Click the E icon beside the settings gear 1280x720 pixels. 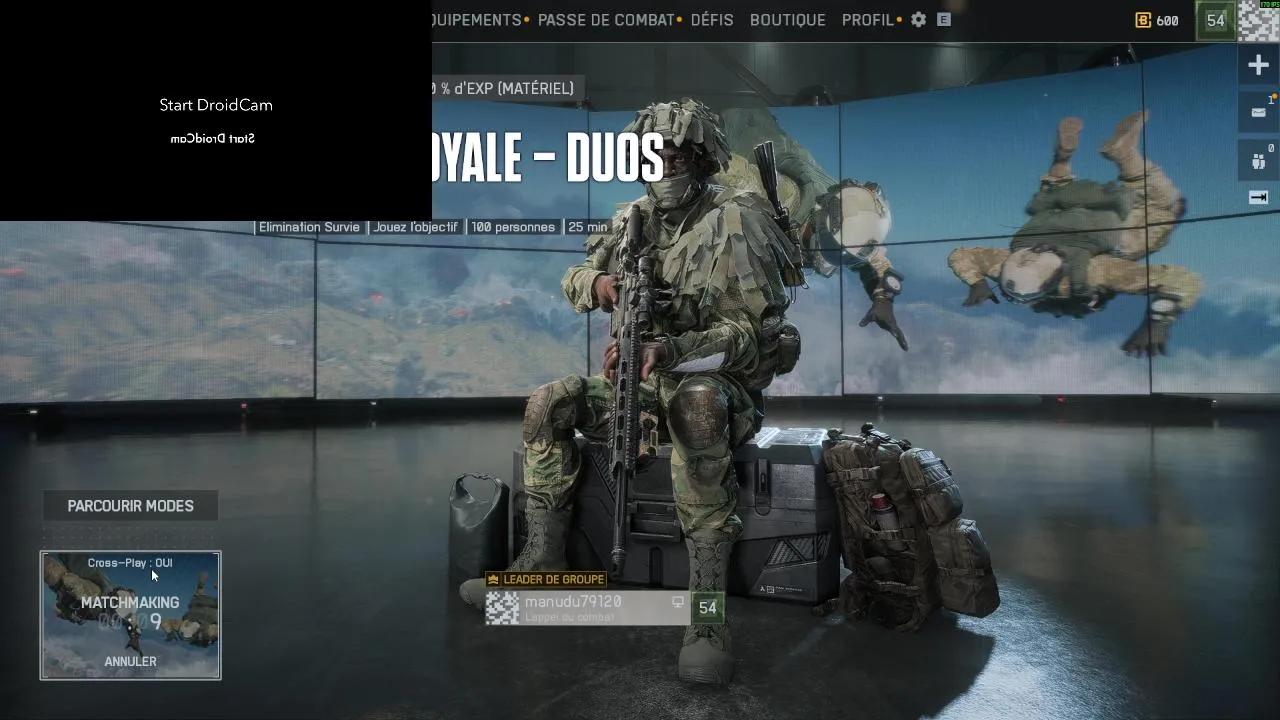click(941, 20)
